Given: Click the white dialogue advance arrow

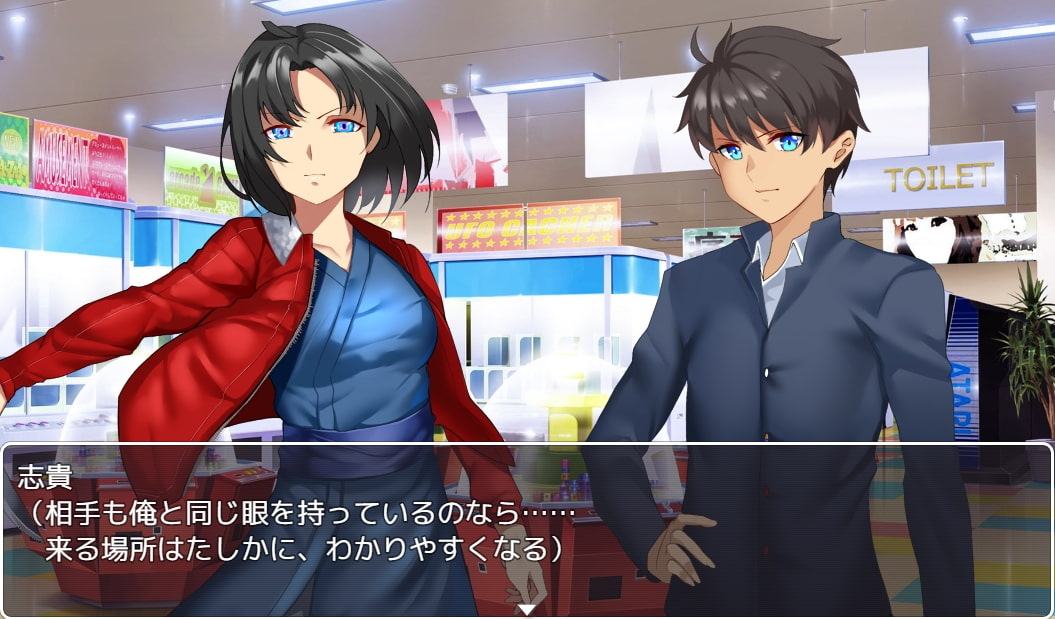Looking at the screenshot, I should [x=527, y=609].
